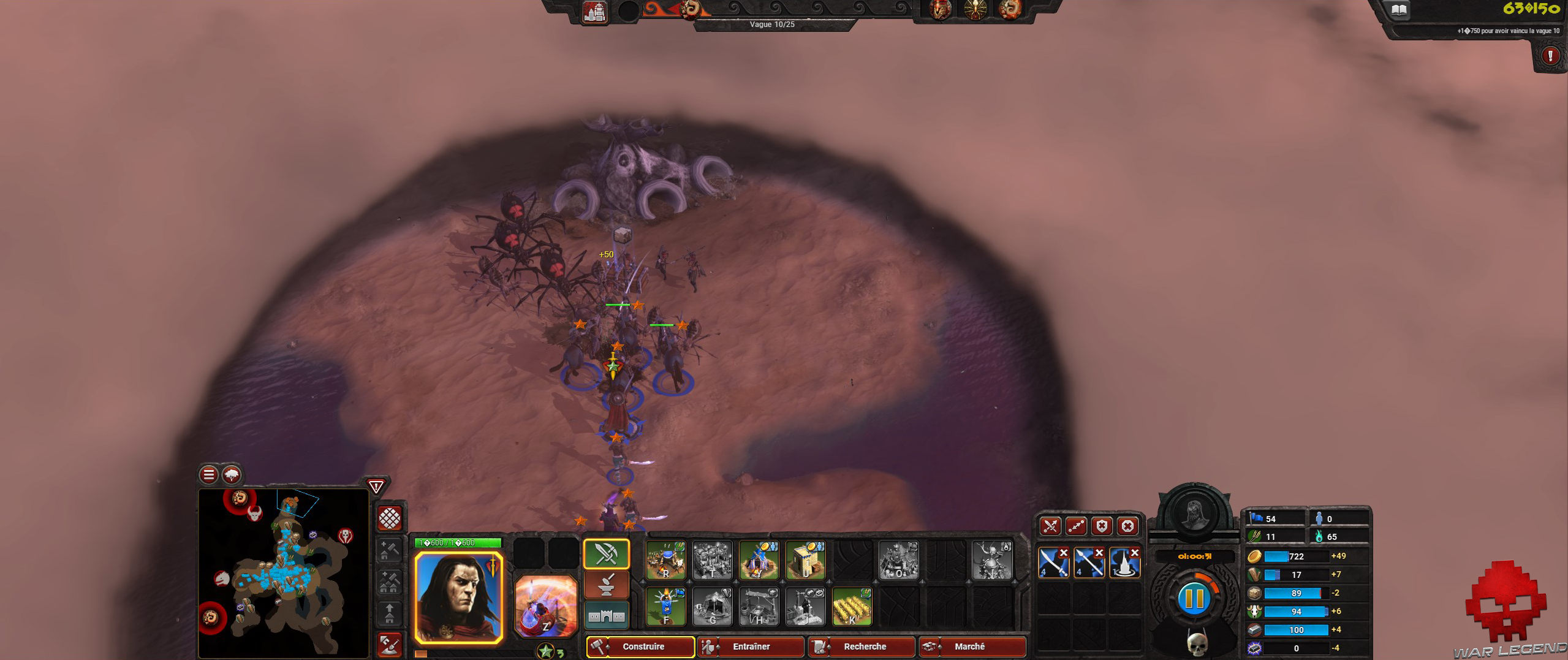This screenshot has height=660, width=1568.
Task: Open the hero Z ability icon
Action: [545, 607]
